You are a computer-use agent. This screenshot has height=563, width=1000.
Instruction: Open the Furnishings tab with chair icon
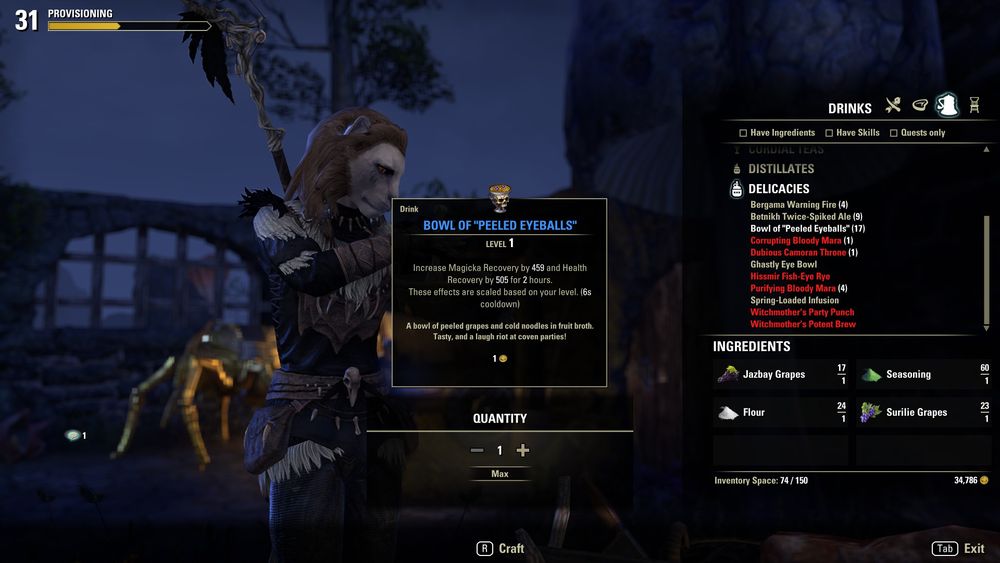[973, 105]
